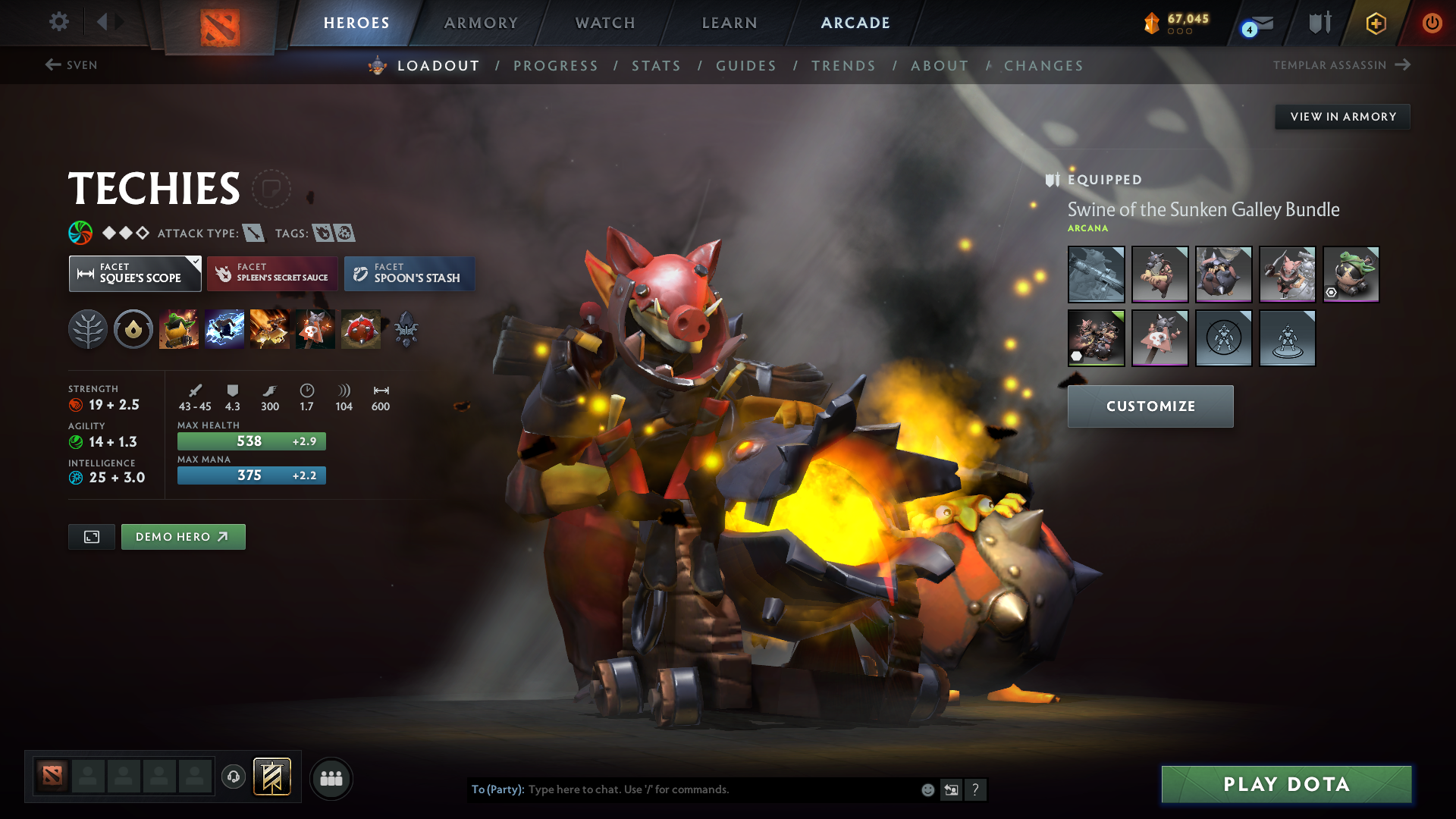Screen dimensions: 1456x819
Task: Open the Remote Mines ultimate icon
Action: [x=361, y=328]
